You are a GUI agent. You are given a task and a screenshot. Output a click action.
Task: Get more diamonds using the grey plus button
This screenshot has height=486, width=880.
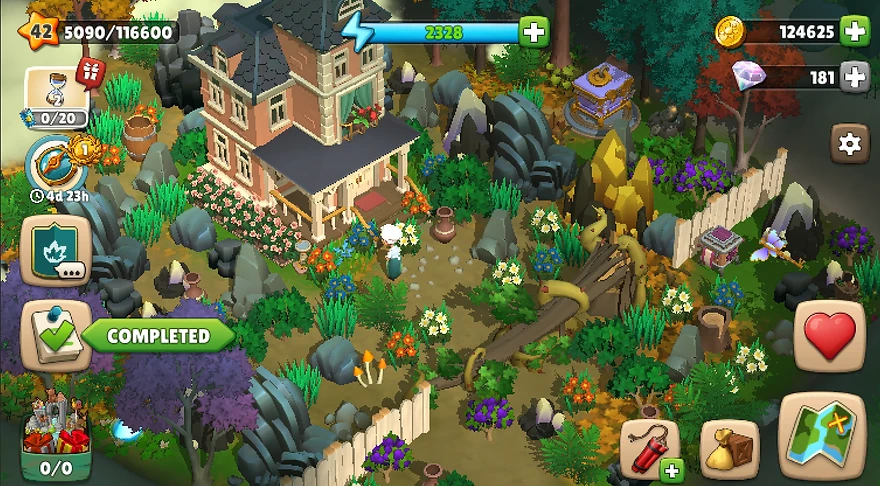(x=854, y=76)
